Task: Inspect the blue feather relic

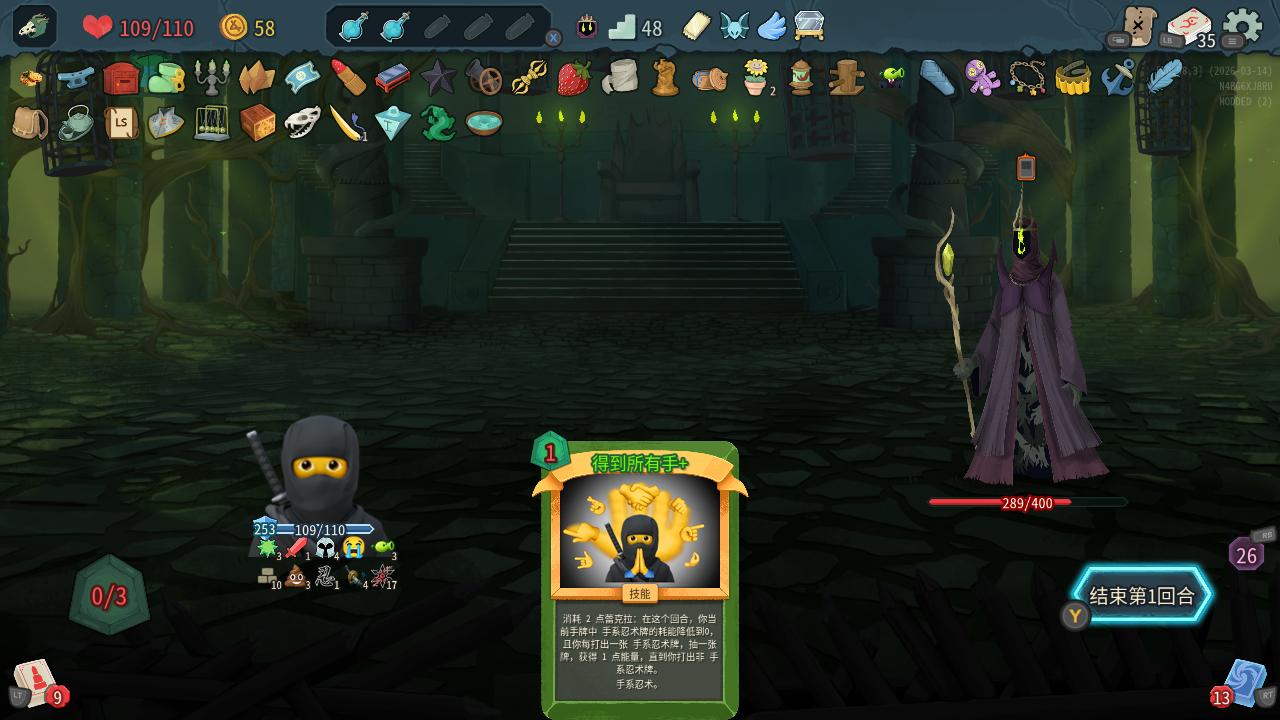Action: (1163, 77)
